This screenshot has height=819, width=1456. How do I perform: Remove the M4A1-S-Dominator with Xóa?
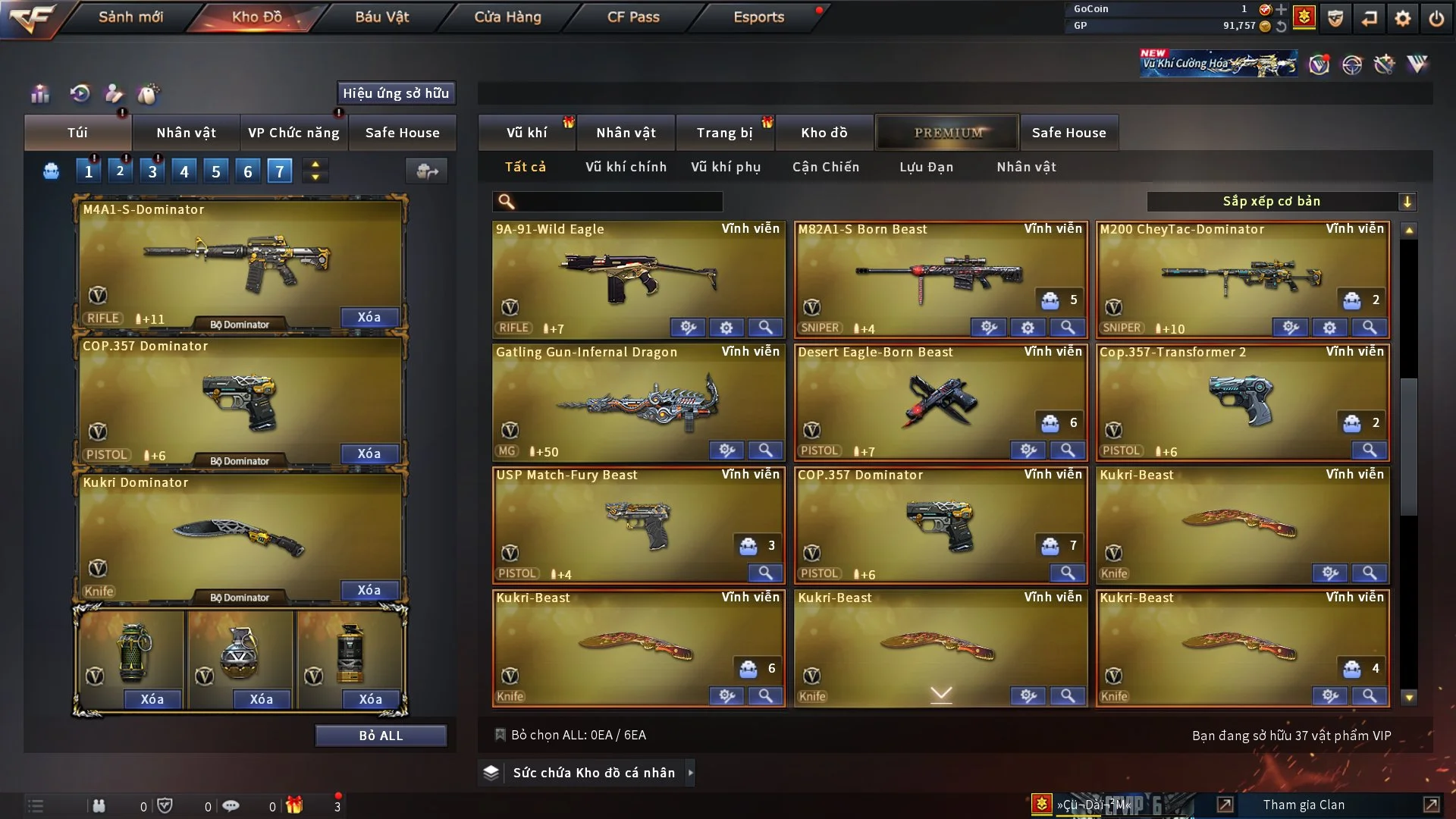(x=369, y=317)
